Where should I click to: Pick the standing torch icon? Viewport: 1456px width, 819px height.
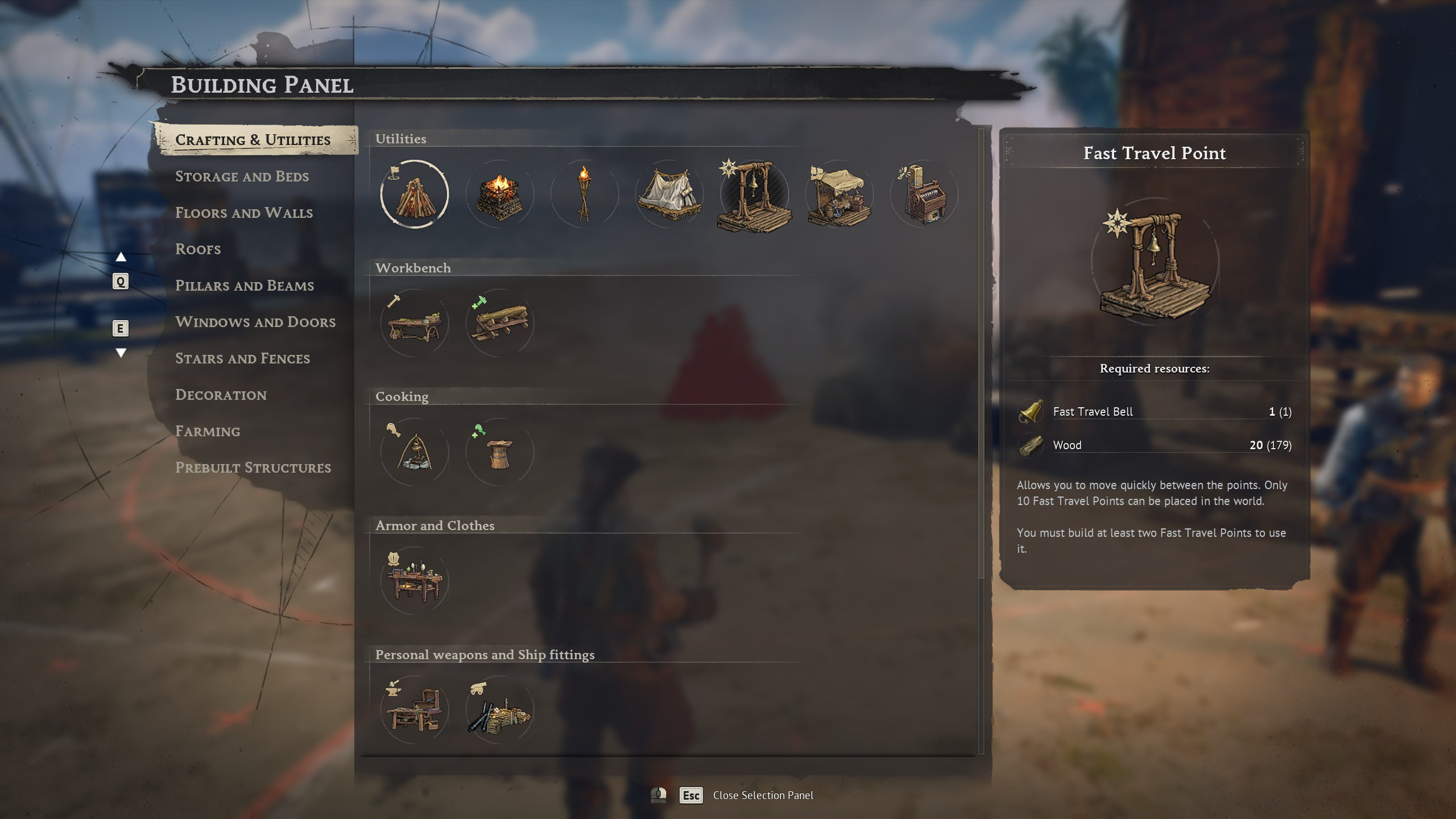(x=584, y=195)
